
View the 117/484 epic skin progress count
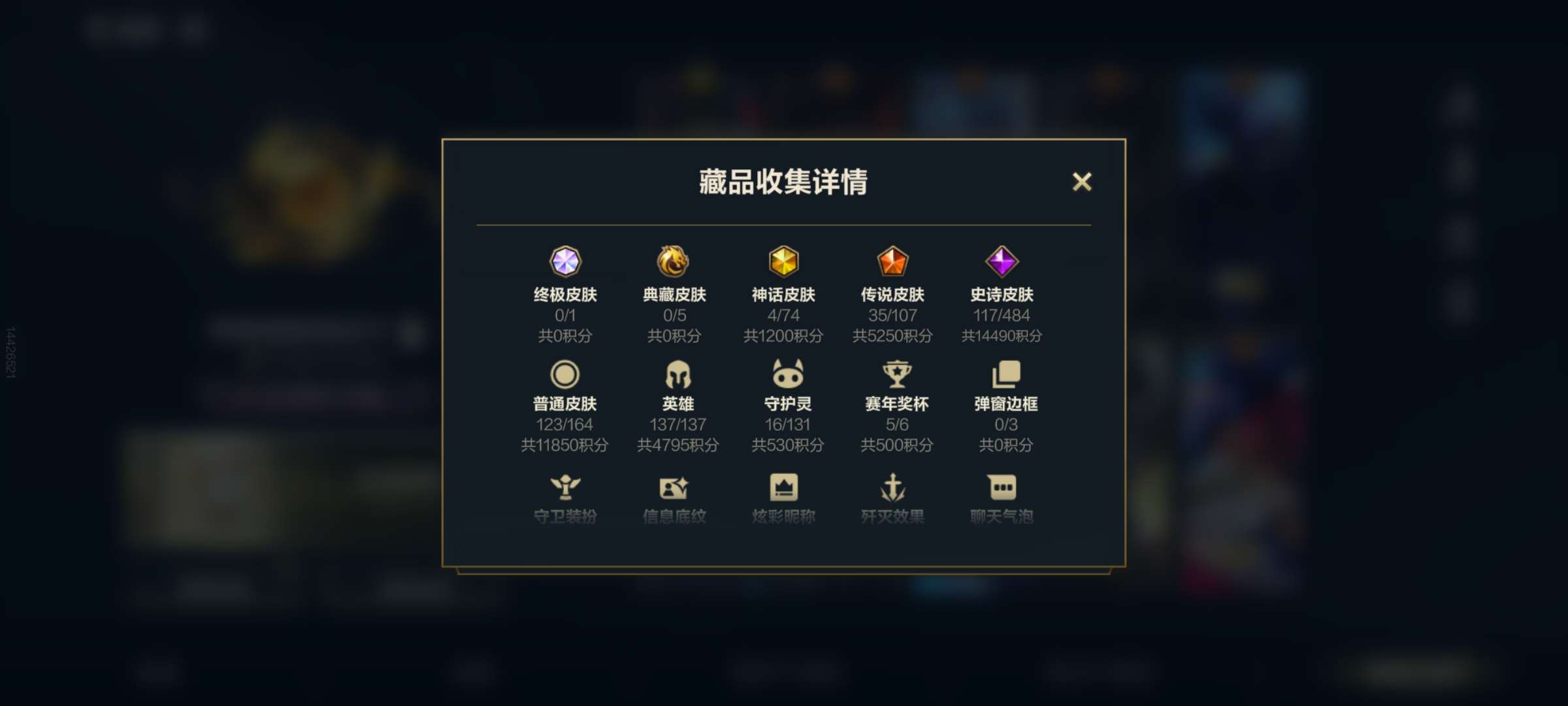point(1002,316)
